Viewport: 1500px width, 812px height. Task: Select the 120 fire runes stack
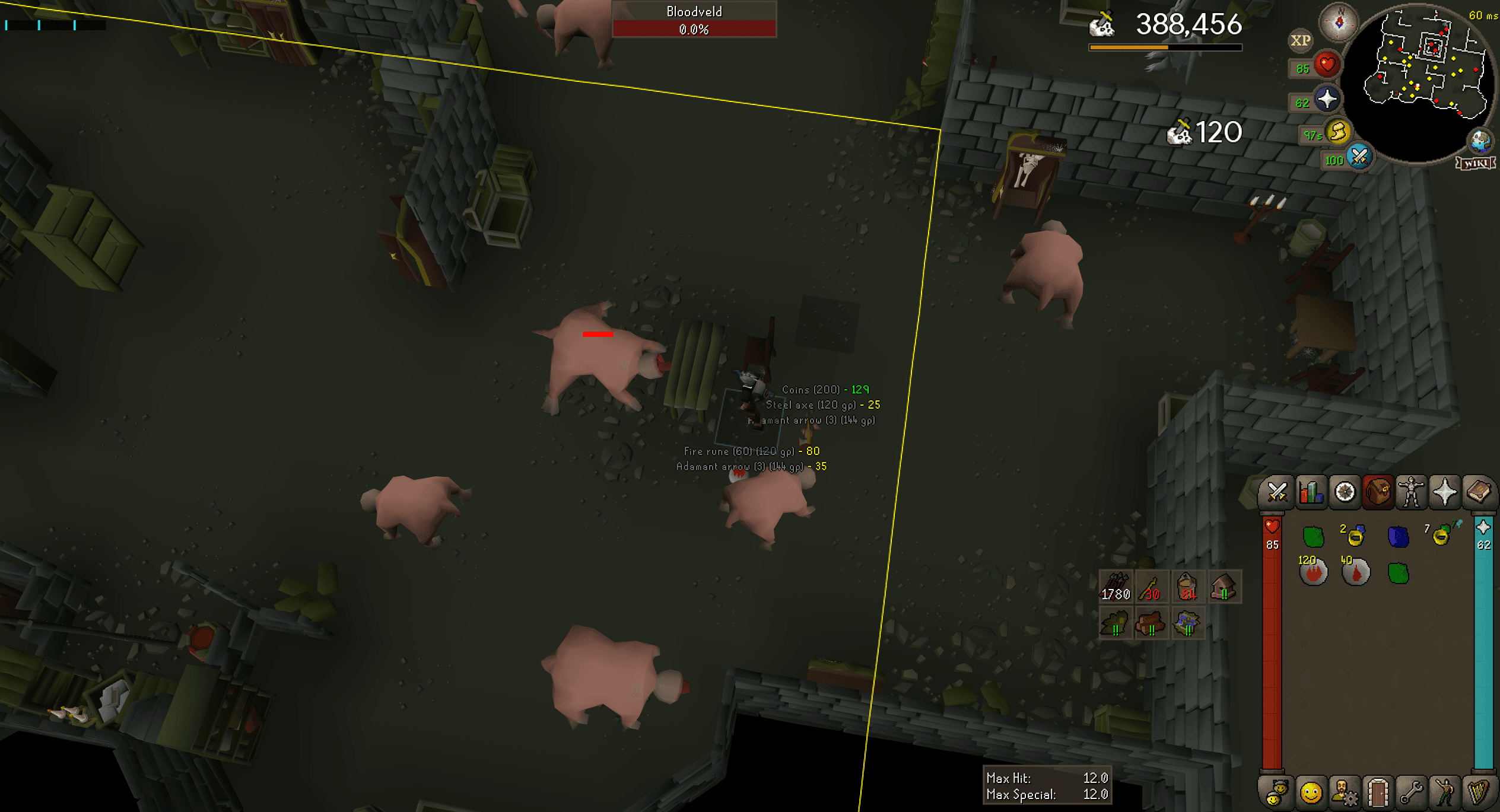(1313, 571)
